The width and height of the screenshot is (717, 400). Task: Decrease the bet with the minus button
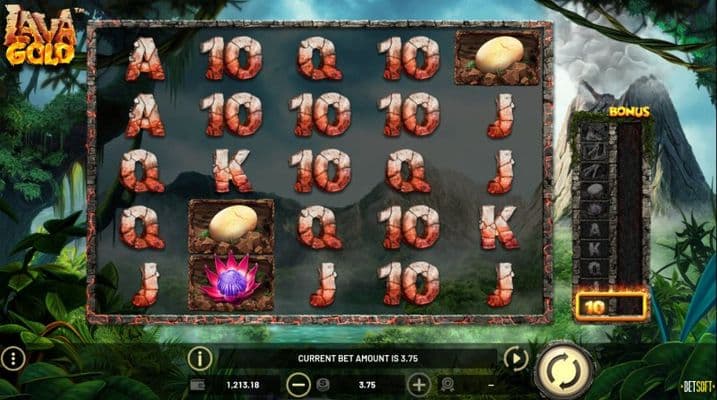point(298,383)
